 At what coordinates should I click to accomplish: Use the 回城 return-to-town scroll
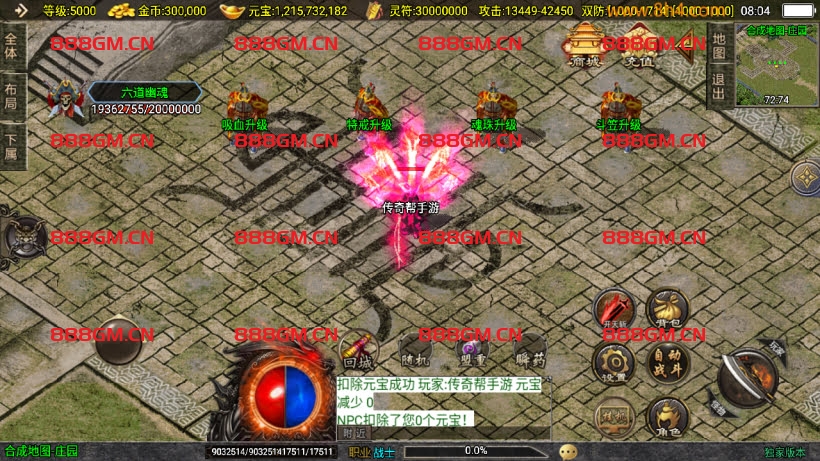tap(356, 351)
